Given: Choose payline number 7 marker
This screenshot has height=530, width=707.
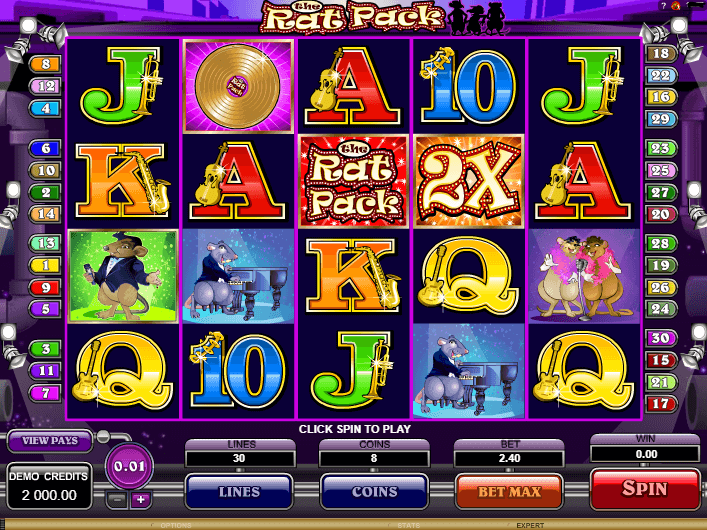Looking at the screenshot, I should pos(46,391).
